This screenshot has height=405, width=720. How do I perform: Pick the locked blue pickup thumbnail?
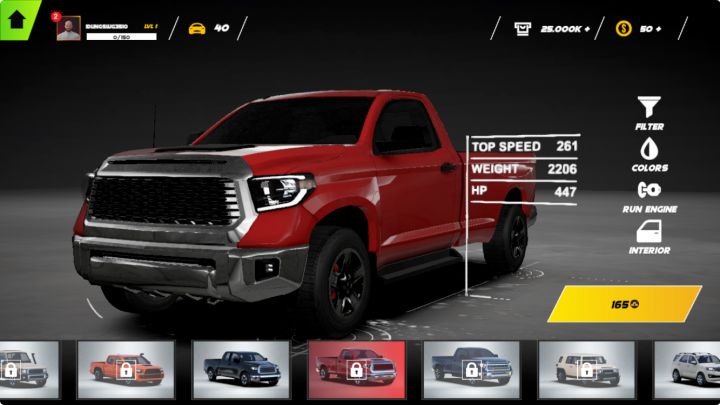[471, 369]
